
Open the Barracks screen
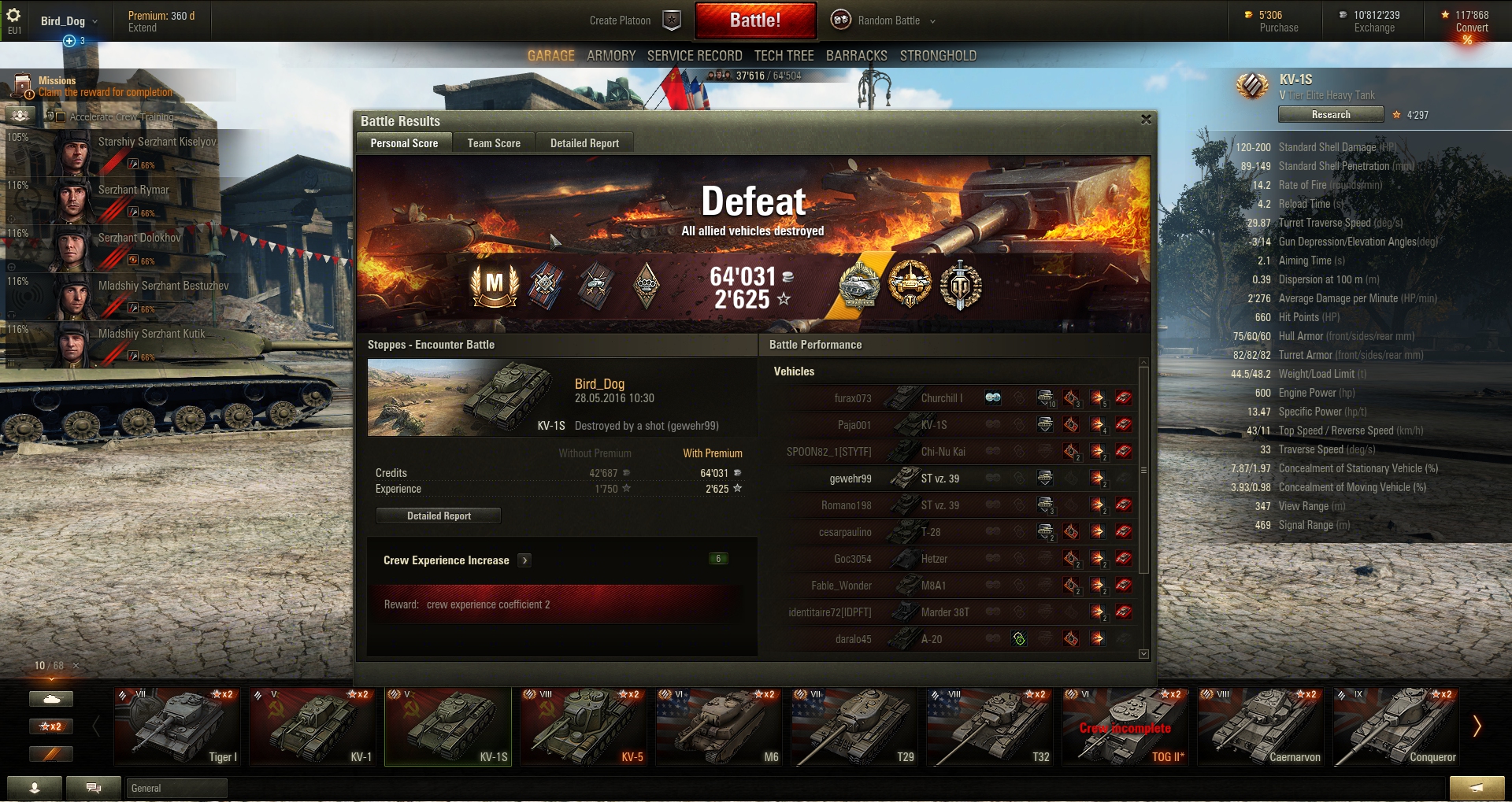tap(856, 56)
